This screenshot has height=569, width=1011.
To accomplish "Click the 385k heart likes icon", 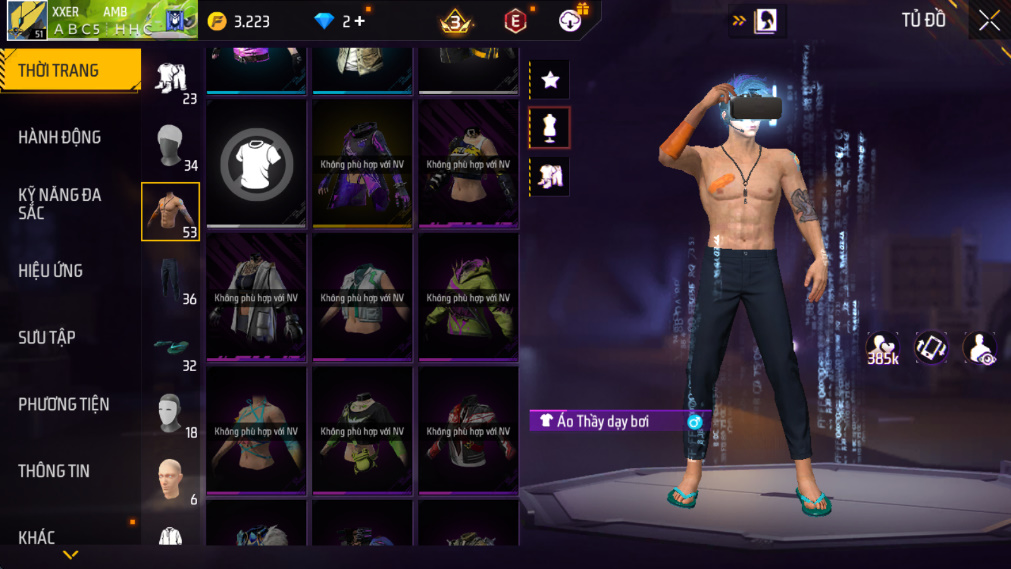I will click(882, 348).
